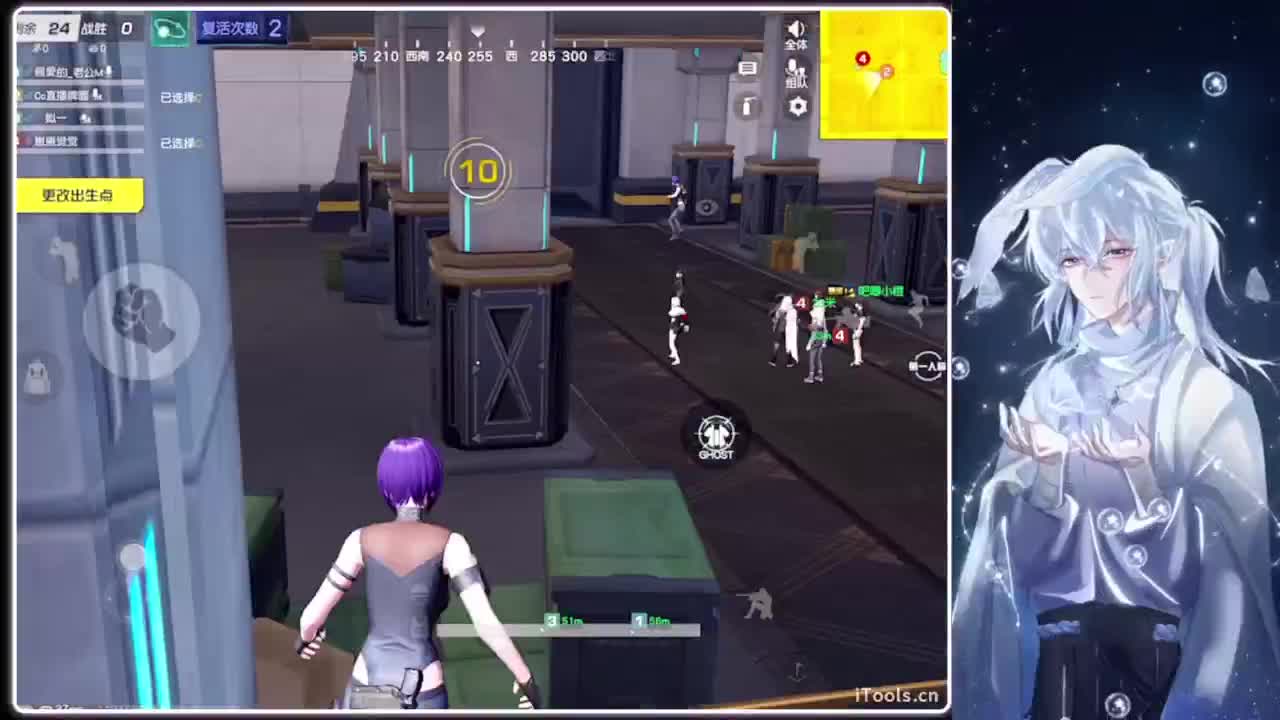1280x720 pixels.
Task: Tap the flashlight item icon below chat
Action: (x=748, y=105)
